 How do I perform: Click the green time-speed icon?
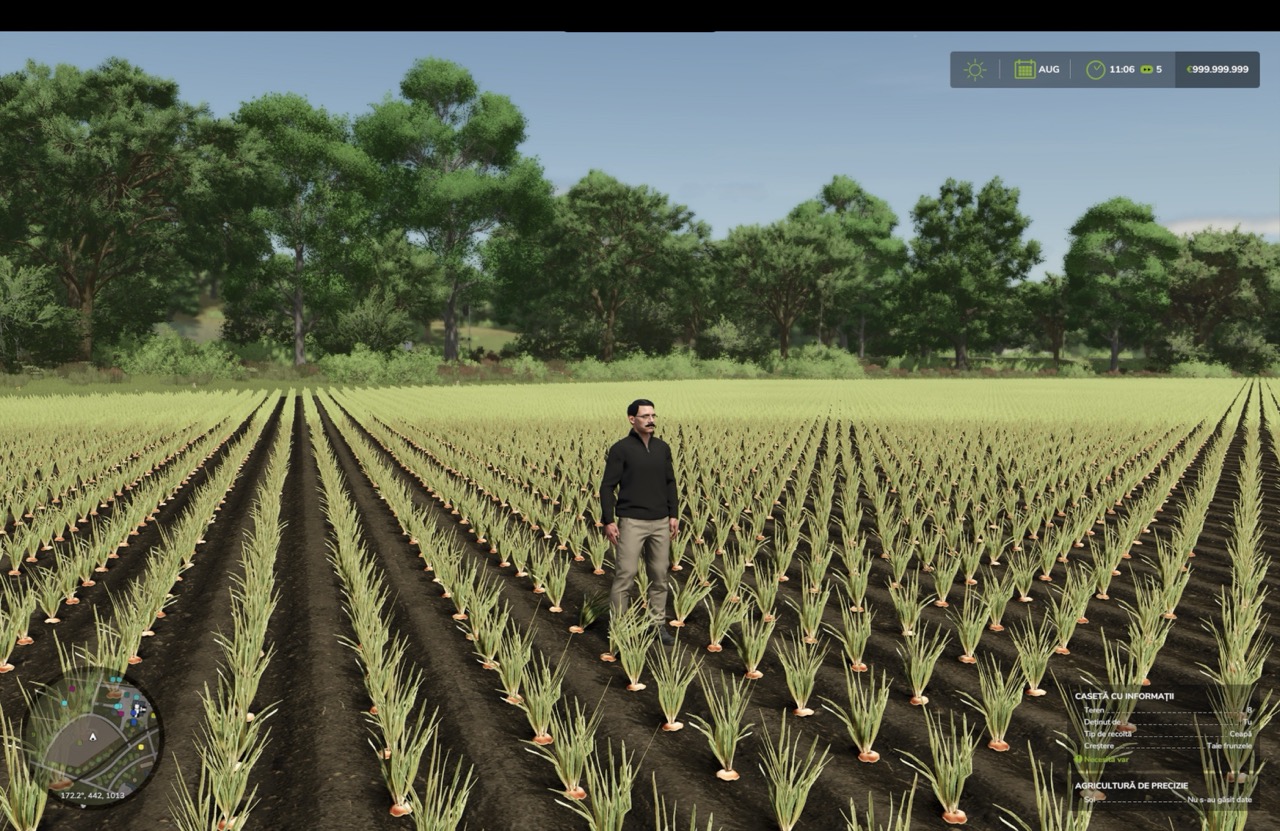(1146, 70)
